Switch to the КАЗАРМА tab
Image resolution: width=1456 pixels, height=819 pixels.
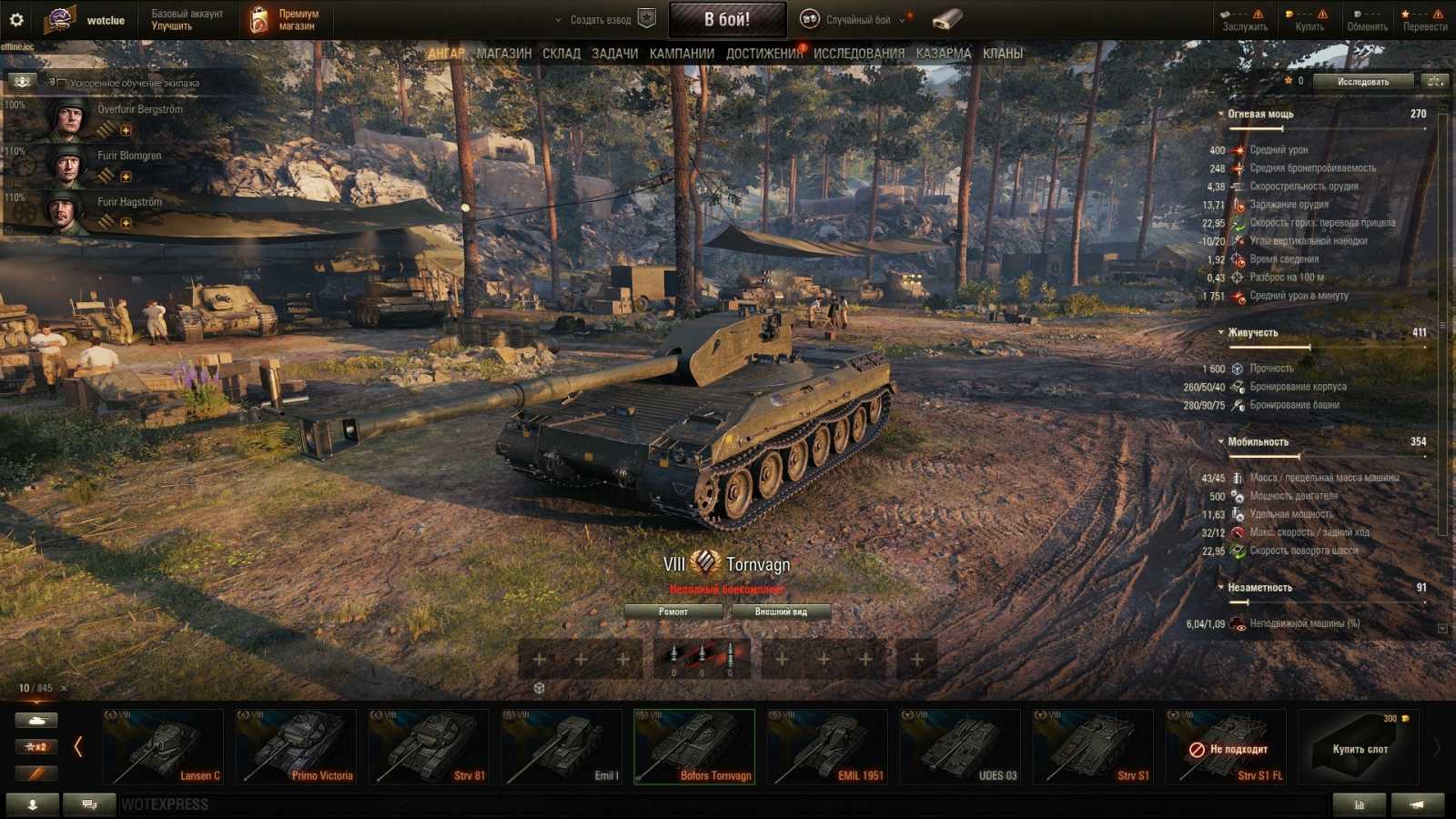[x=944, y=54]
